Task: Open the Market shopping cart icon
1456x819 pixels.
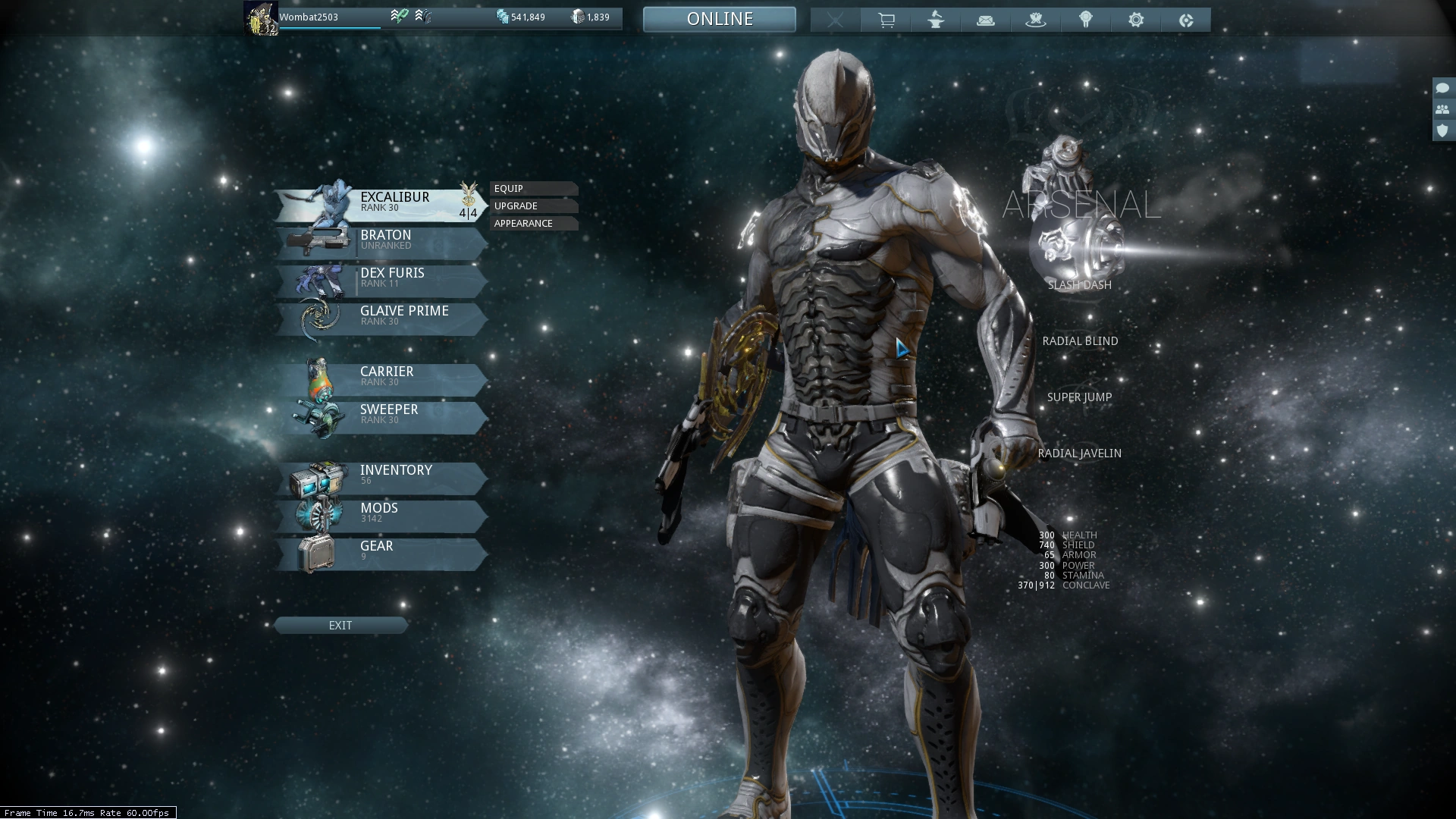Action: tap(886, 20)
